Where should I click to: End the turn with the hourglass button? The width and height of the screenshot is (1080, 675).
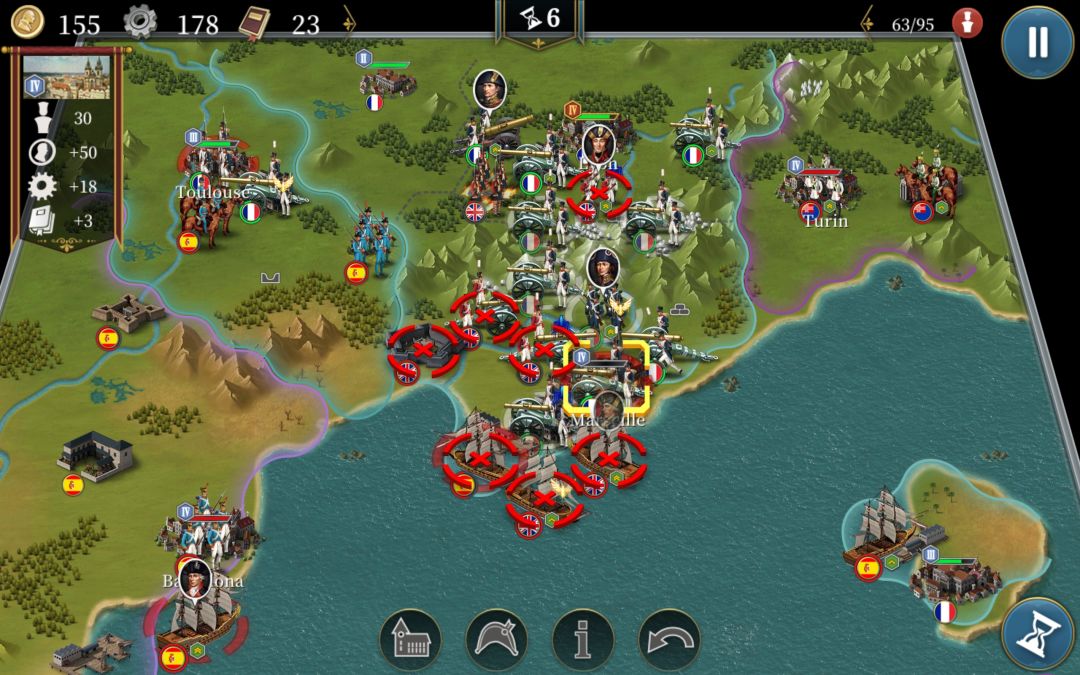point(1037,634)
